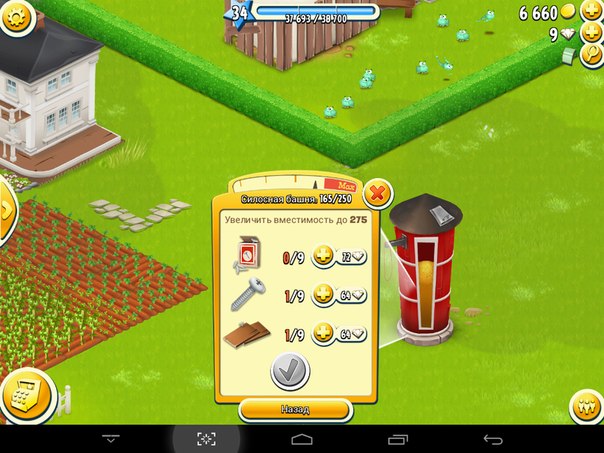Expand the yellow arrow side panel
Screen dimensions: 604x453
6,211
